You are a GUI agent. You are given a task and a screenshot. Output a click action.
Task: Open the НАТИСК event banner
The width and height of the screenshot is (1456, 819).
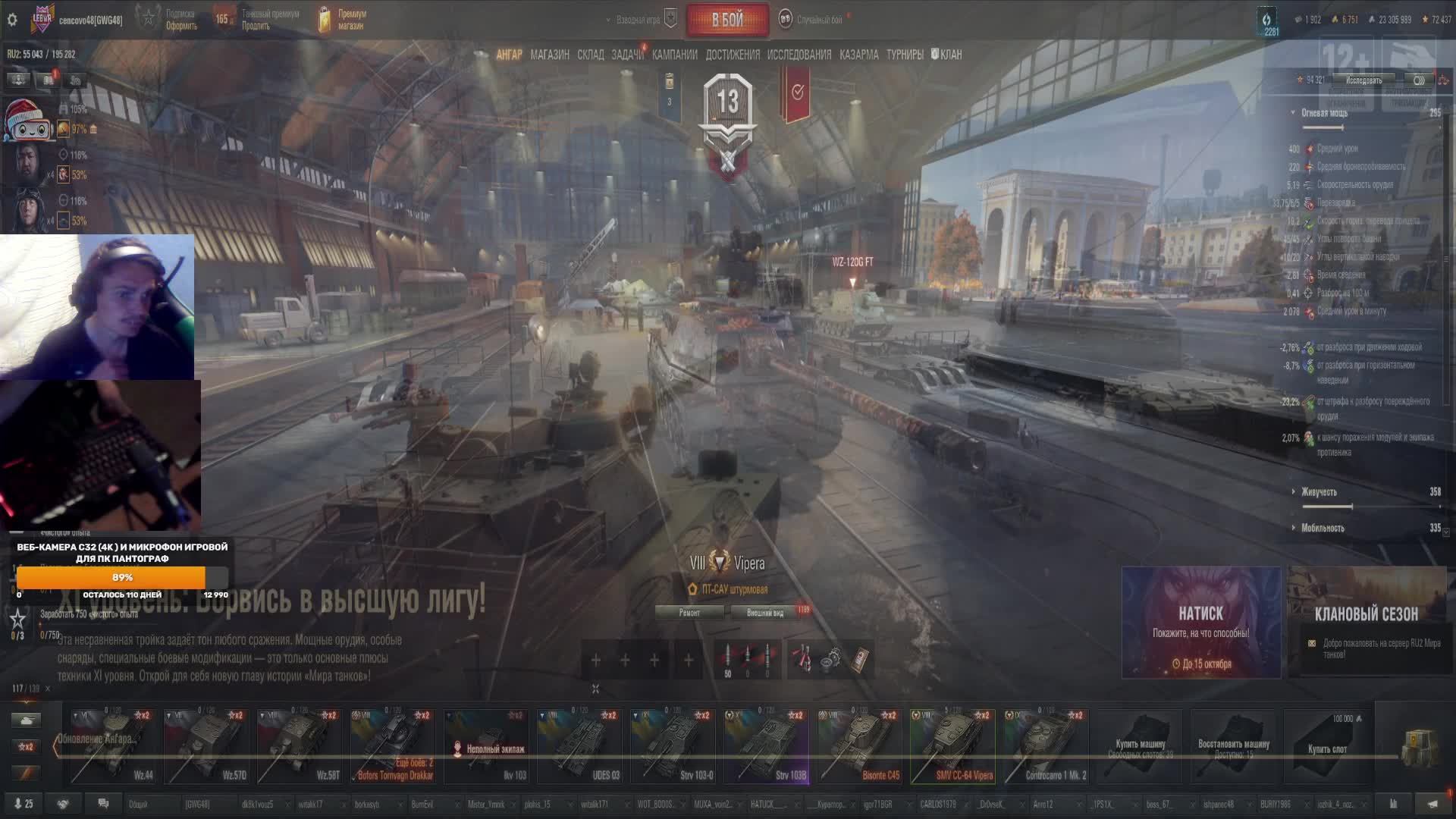(x=1201, y=622)
